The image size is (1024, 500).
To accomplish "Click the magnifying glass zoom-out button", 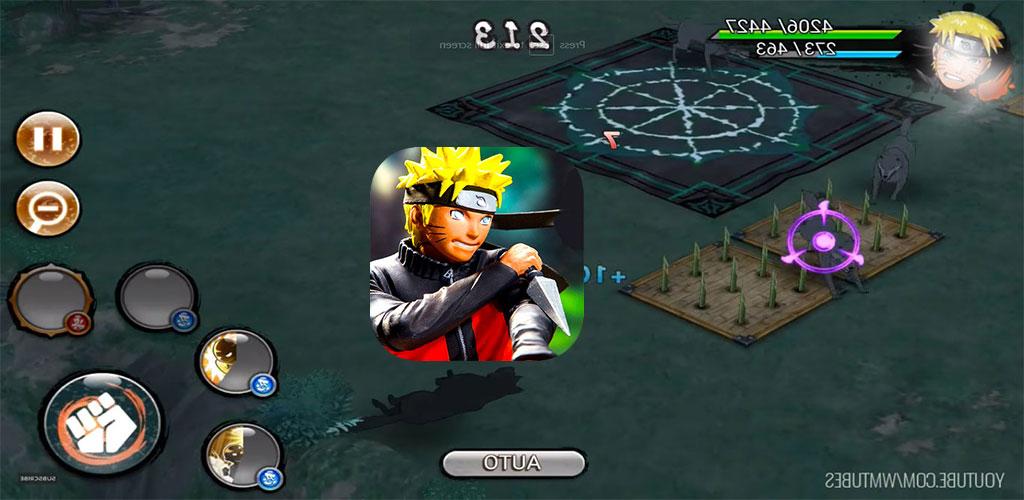I will coord(47,208).
